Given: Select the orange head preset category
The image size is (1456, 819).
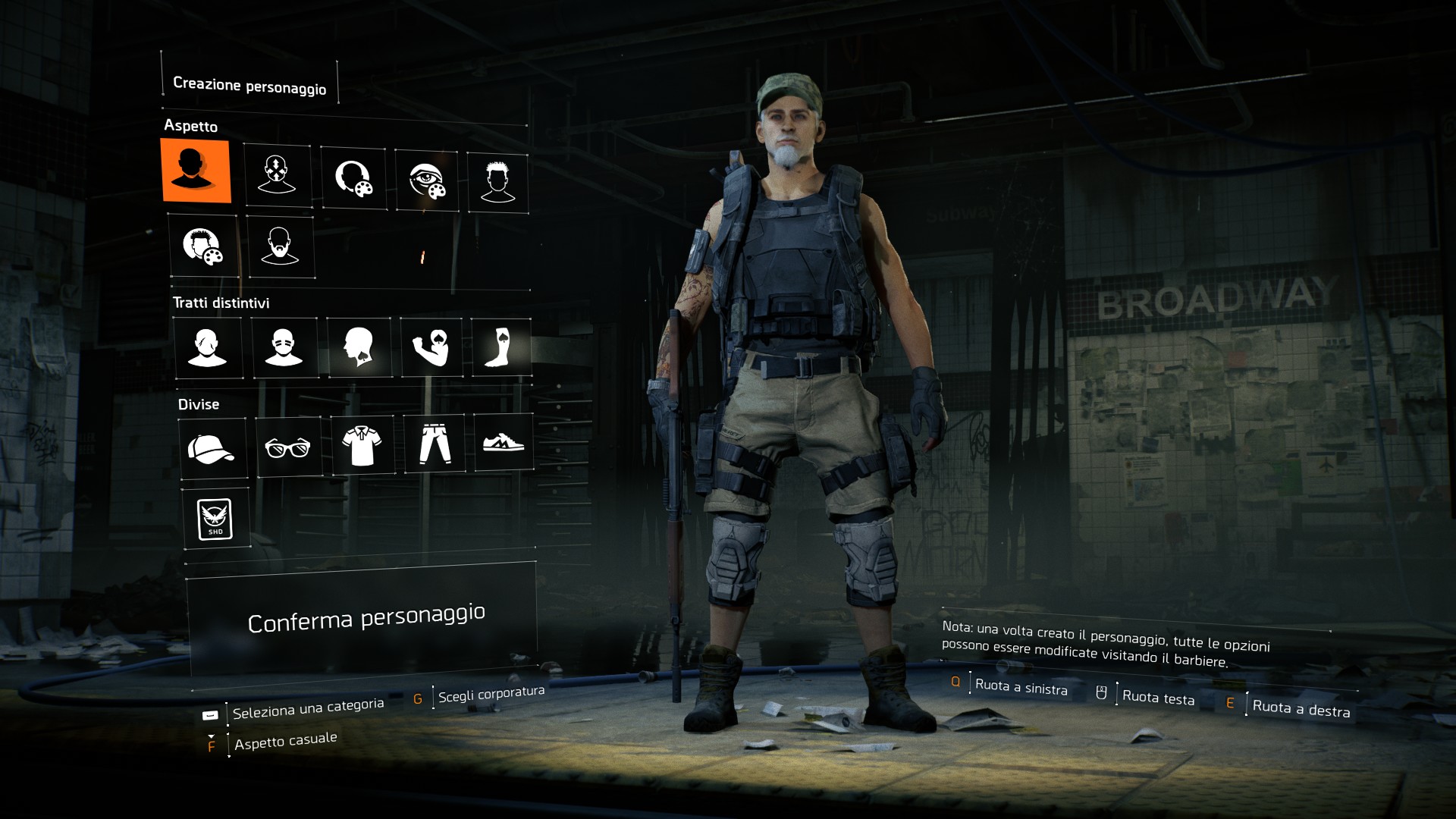Looking at the screenshot, I should pos(196,170).
